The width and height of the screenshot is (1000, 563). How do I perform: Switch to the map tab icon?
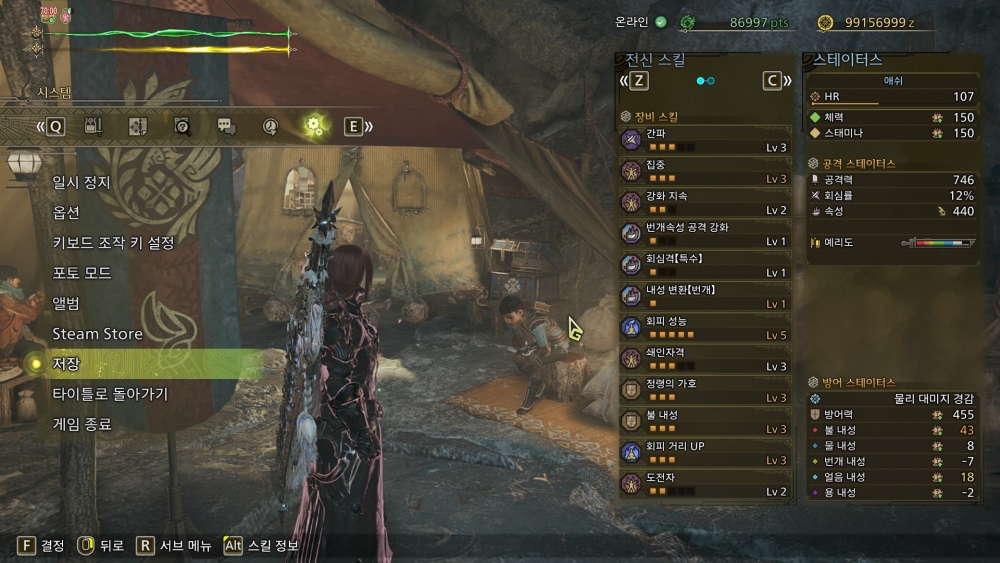pyautogui.click(x=138, y=126)
